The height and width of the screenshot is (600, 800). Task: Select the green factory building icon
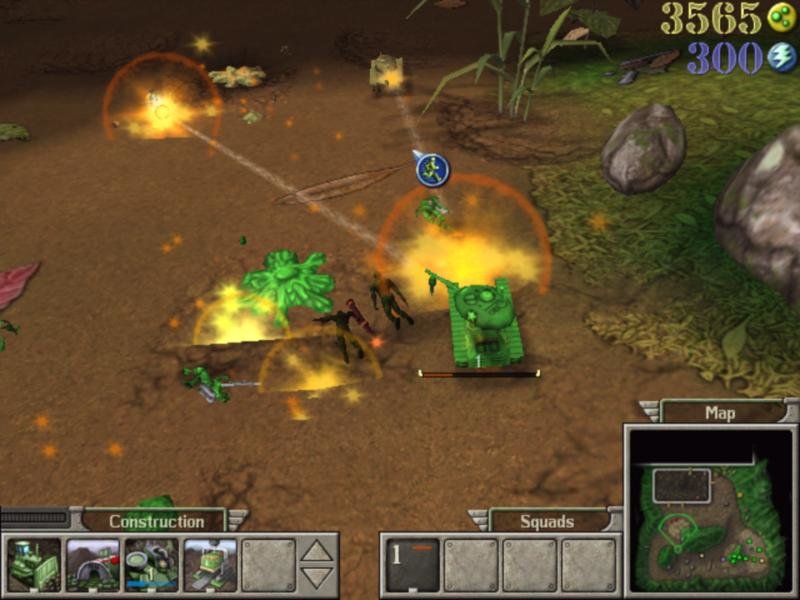(x=210, y=565)
